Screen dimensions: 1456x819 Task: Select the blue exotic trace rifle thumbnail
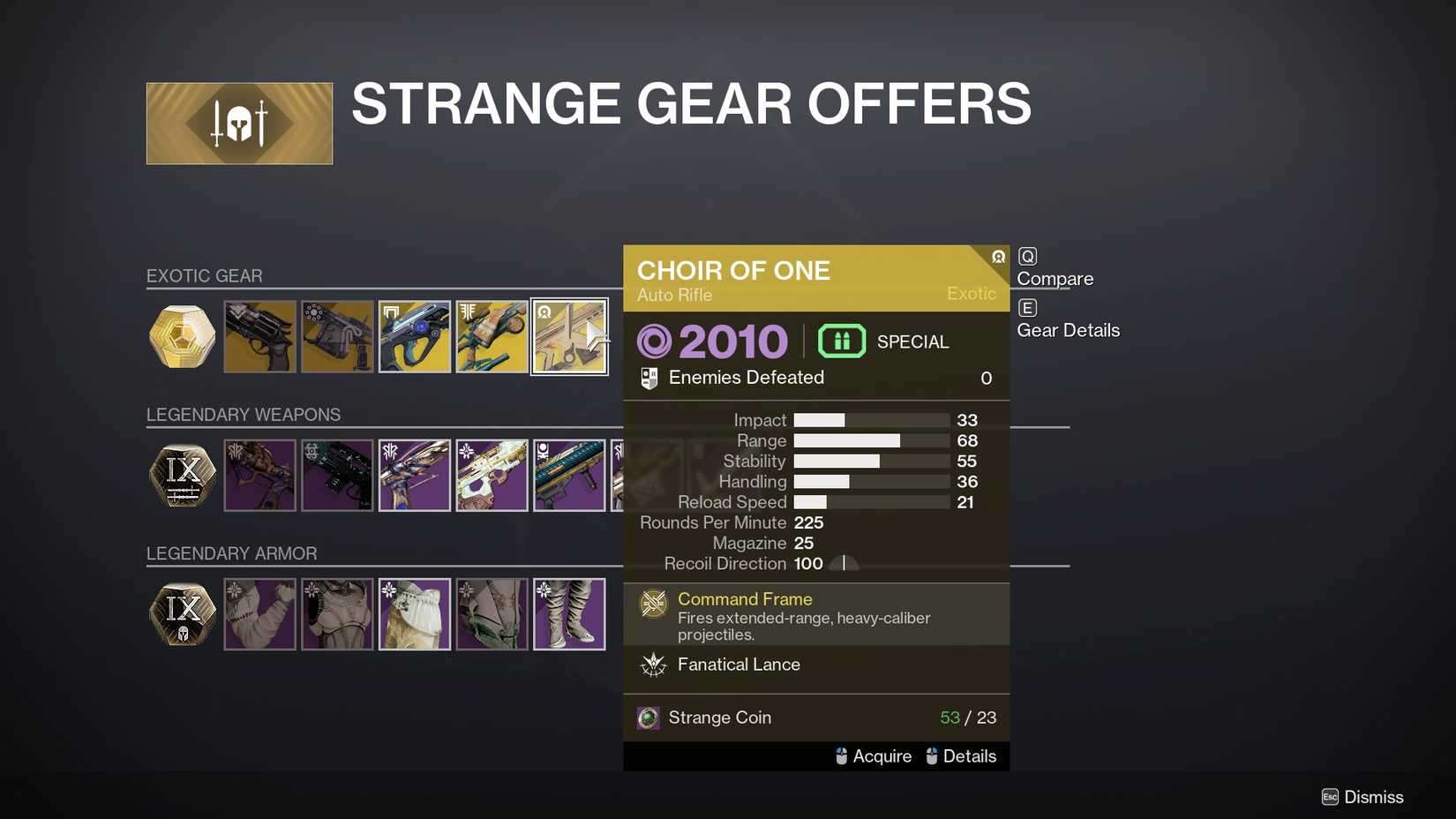click(x=414, y=336)
